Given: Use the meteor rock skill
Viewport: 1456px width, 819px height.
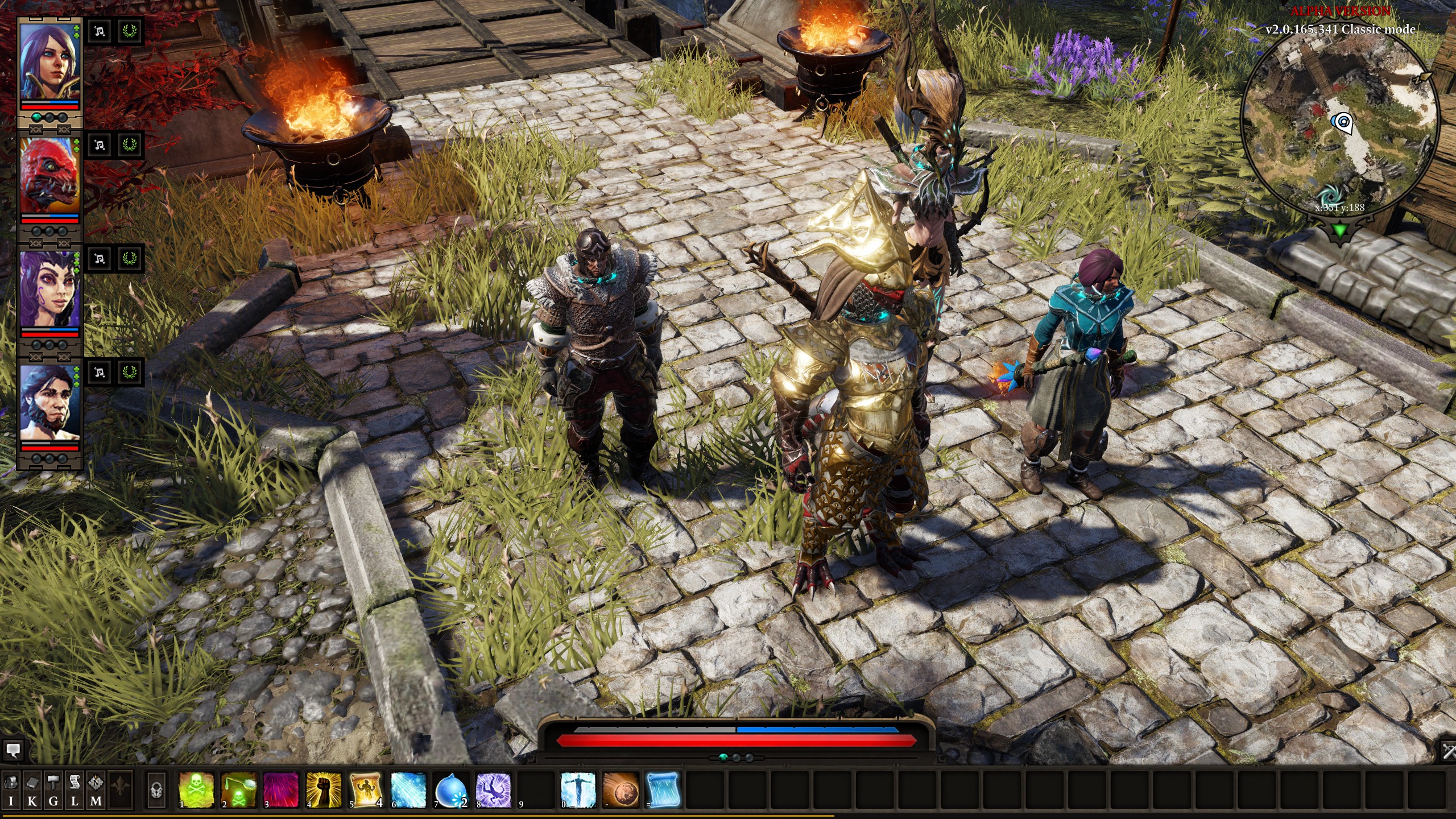Looking at the screenshot, I should click(x=621, y=790).
